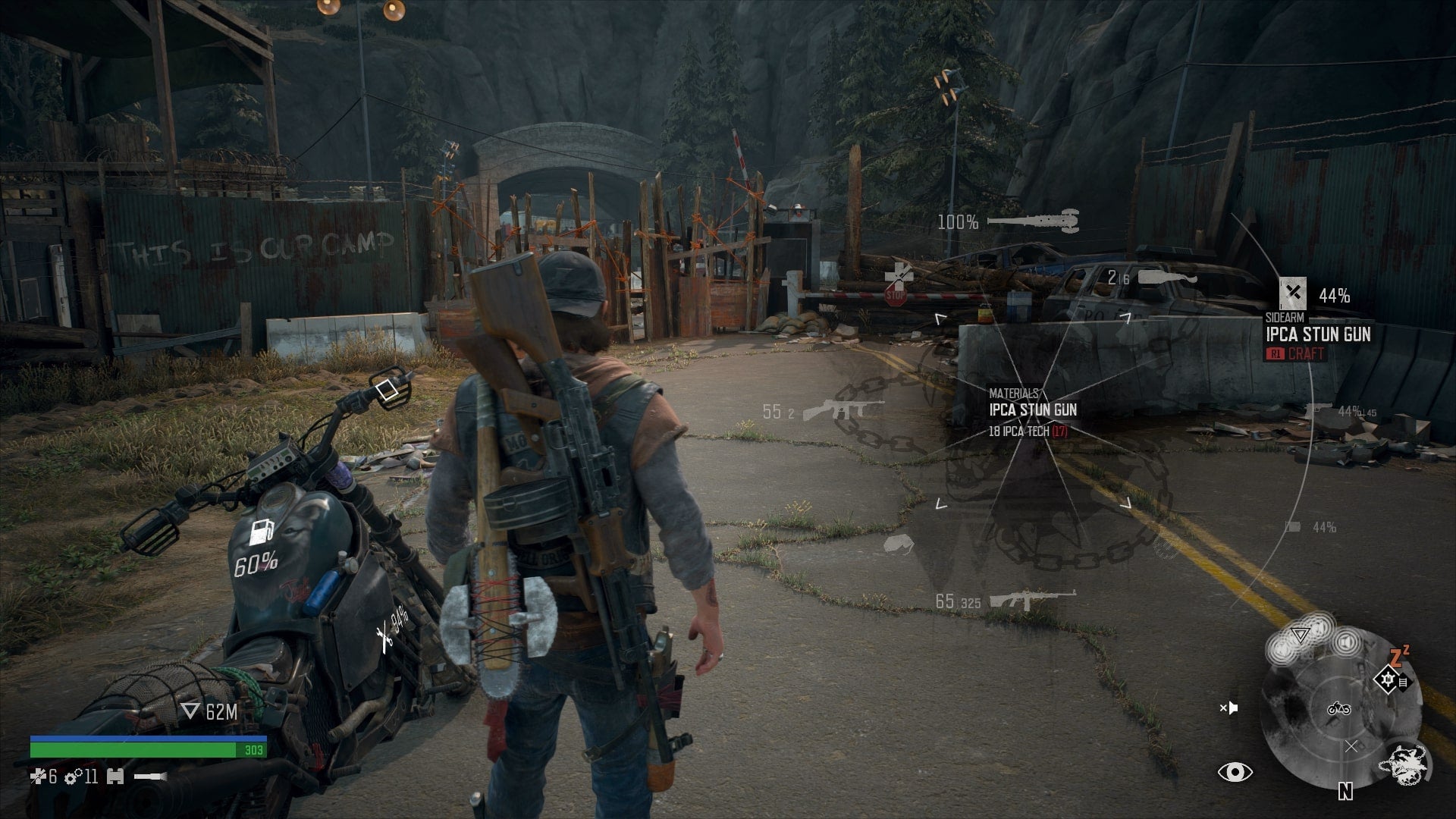Open the Materials section of the wheel
Screen dimensions: 1456x819
click(1014, 394)
